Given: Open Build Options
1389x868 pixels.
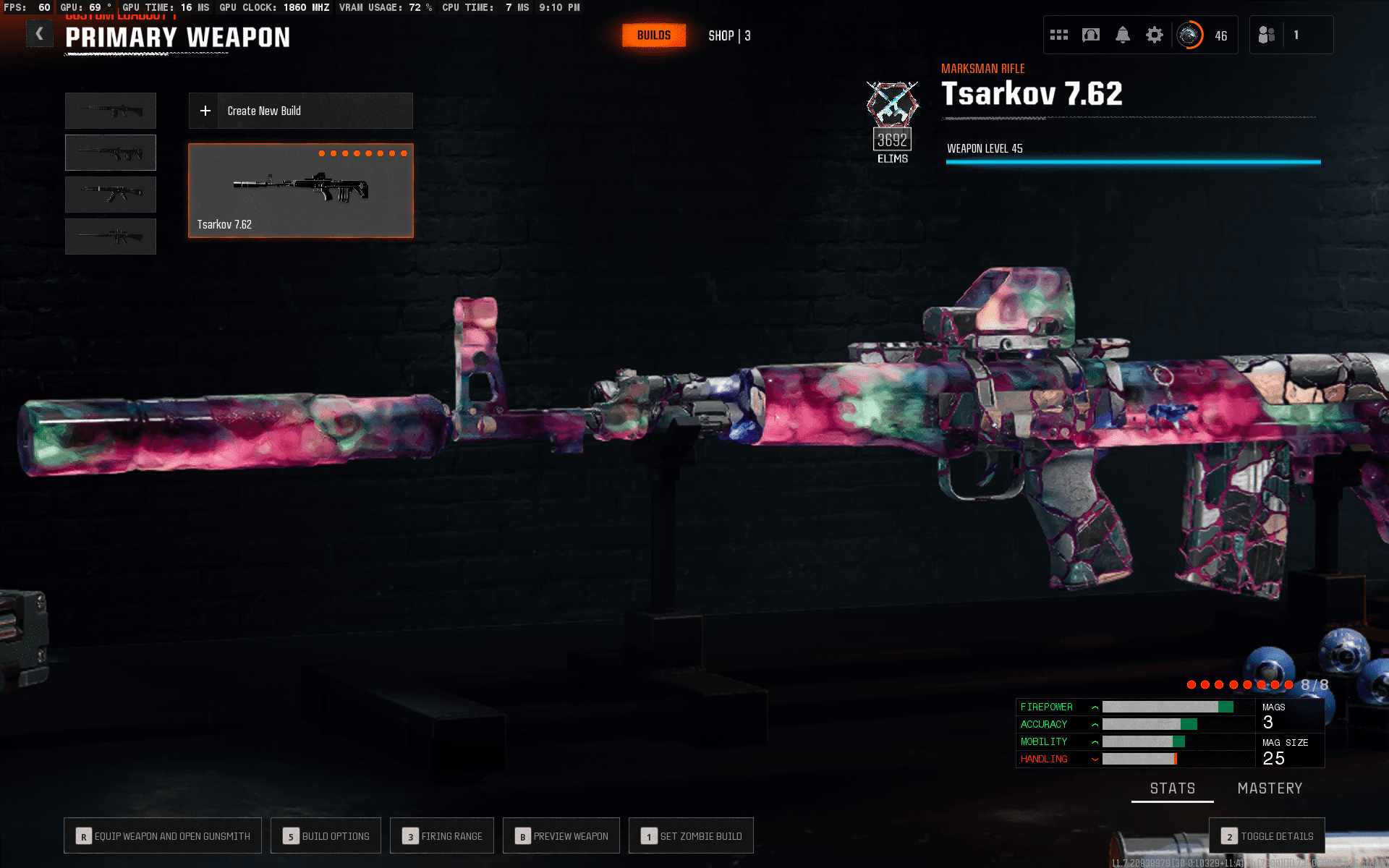Looking at the screenshot, I should (x=326, y=836).
